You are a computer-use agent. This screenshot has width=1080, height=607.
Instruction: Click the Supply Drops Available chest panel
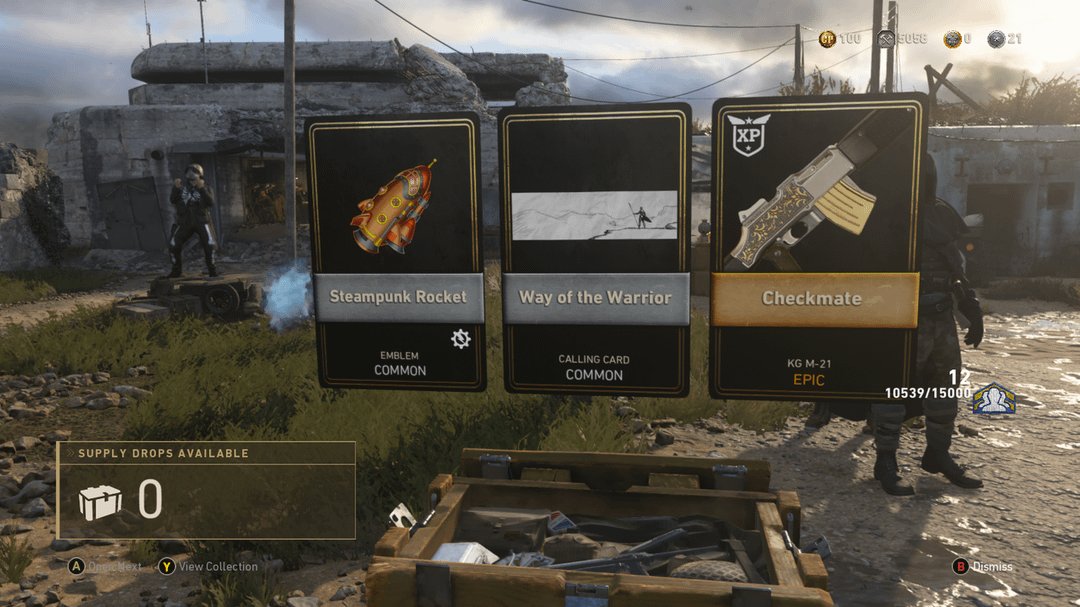point(206,490)
